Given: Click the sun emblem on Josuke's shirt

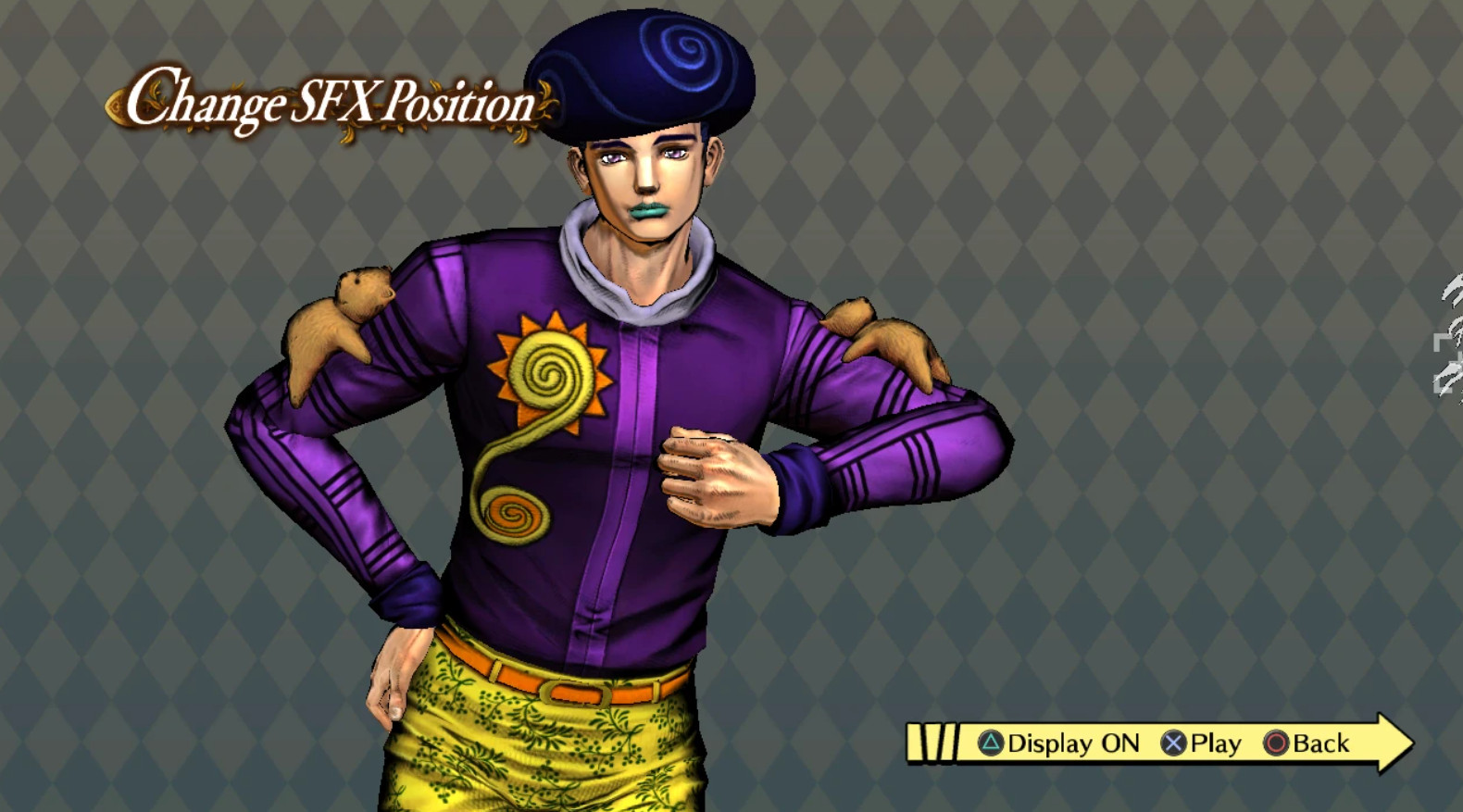Looking at the screenshot, I should [x=548, y=368].
